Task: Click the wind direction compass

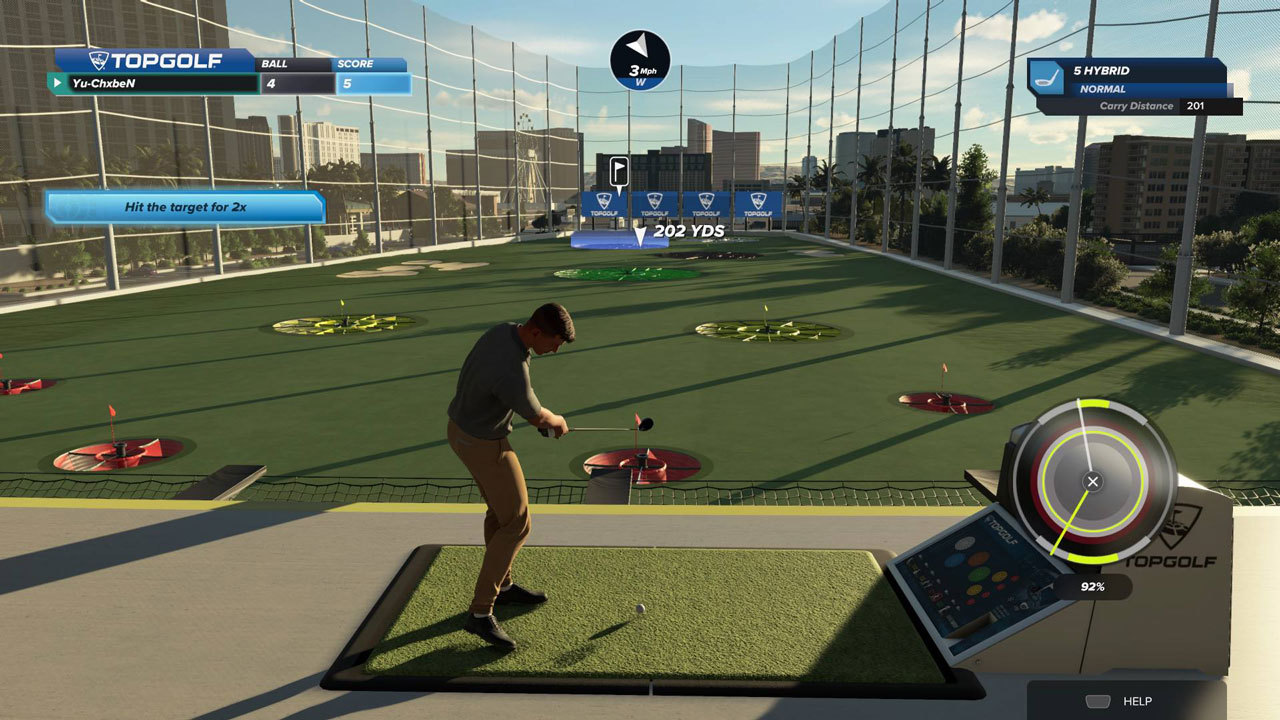Action: coord(640,60)
